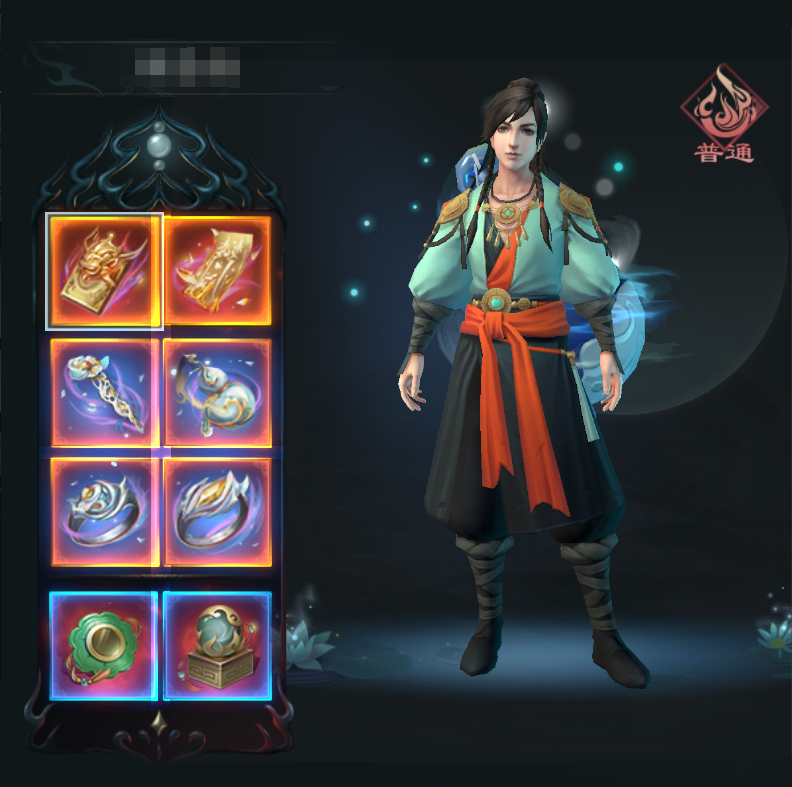Select the jade orb seal slot
Image resolution: width=792 pixels, height=787 pixels.
[x=218, y=645]
